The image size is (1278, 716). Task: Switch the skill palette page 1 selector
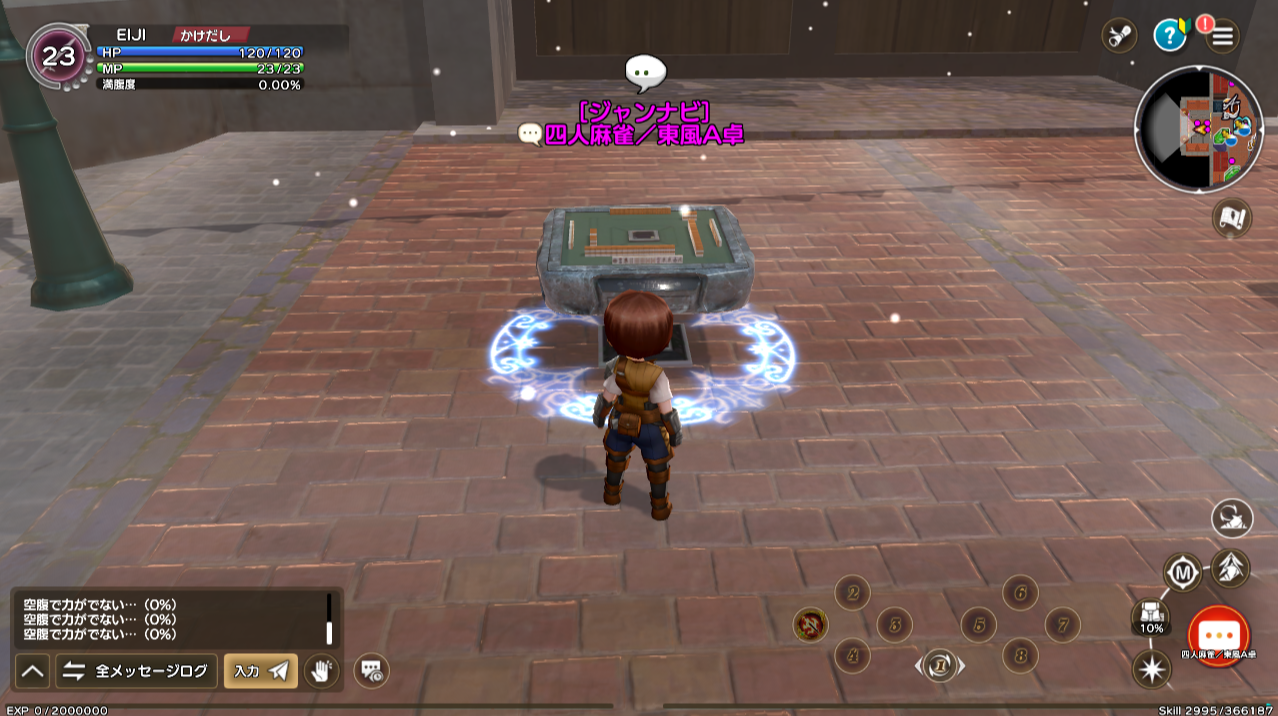(x=940, y=664)
